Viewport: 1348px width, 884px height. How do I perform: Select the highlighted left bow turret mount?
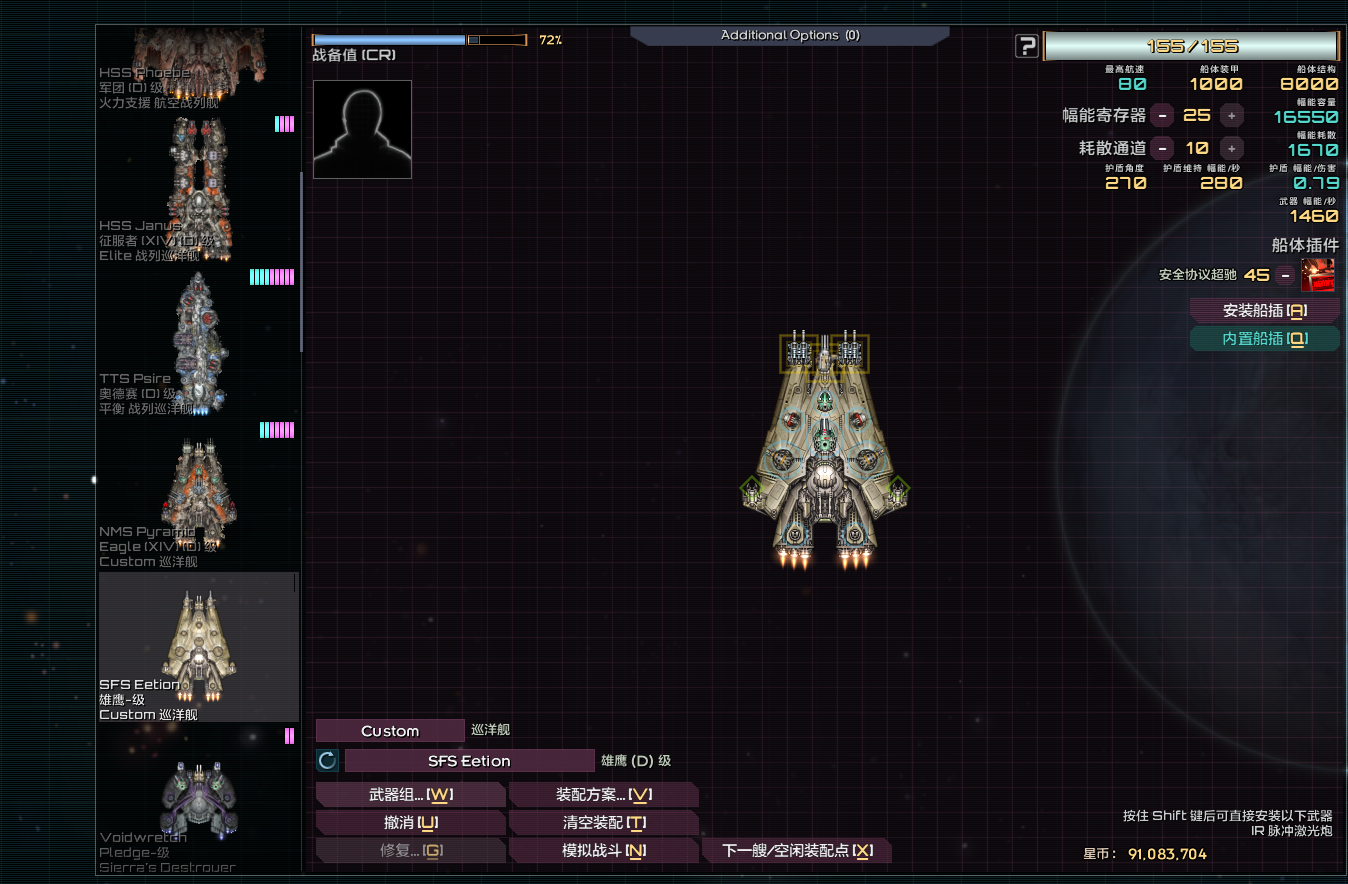pos(799,352)
